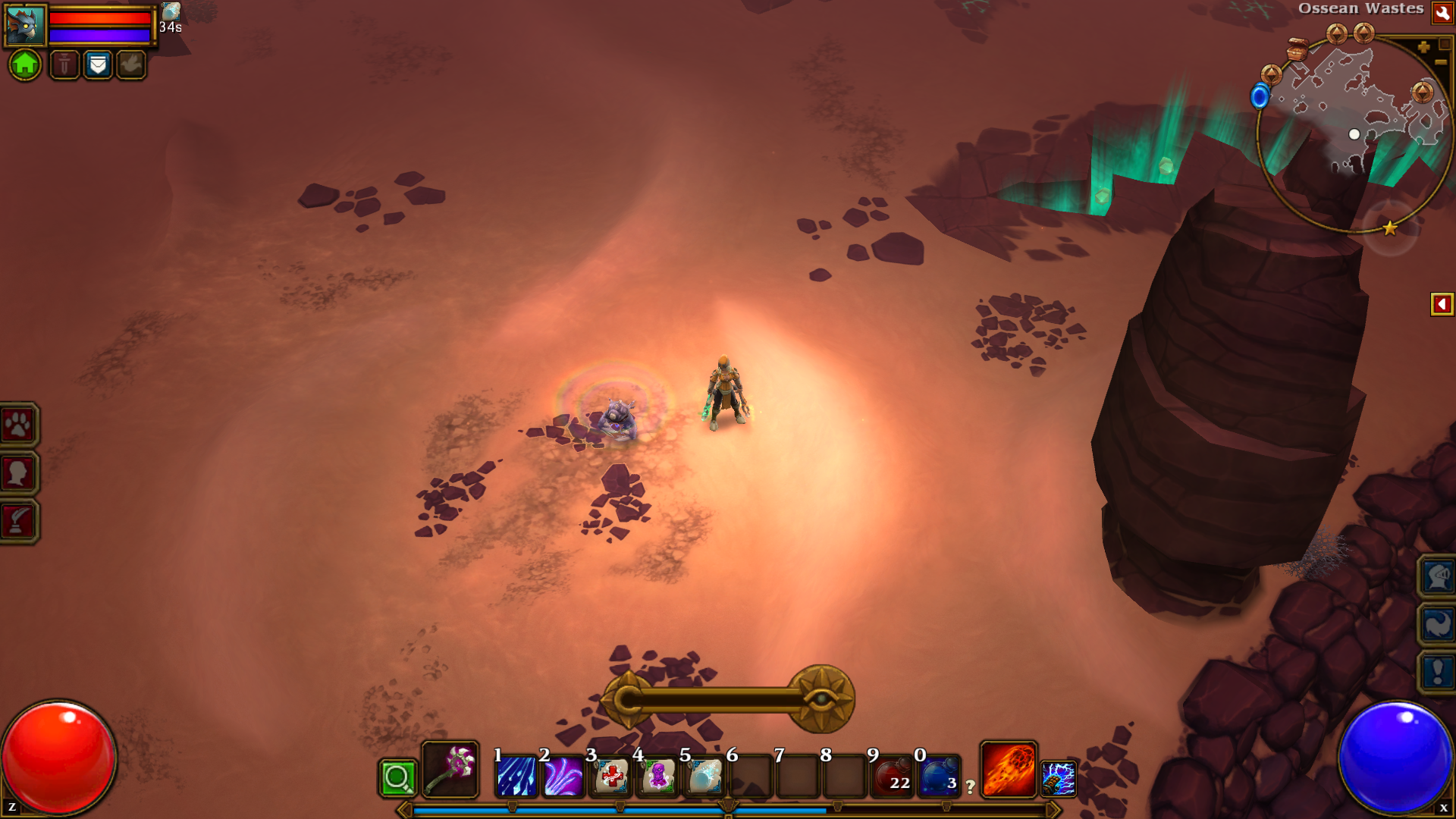This screenshot has width=1456, height=819.
Task: Toggle pet aggressive stance with the sword icon
Action: point(64,66)
